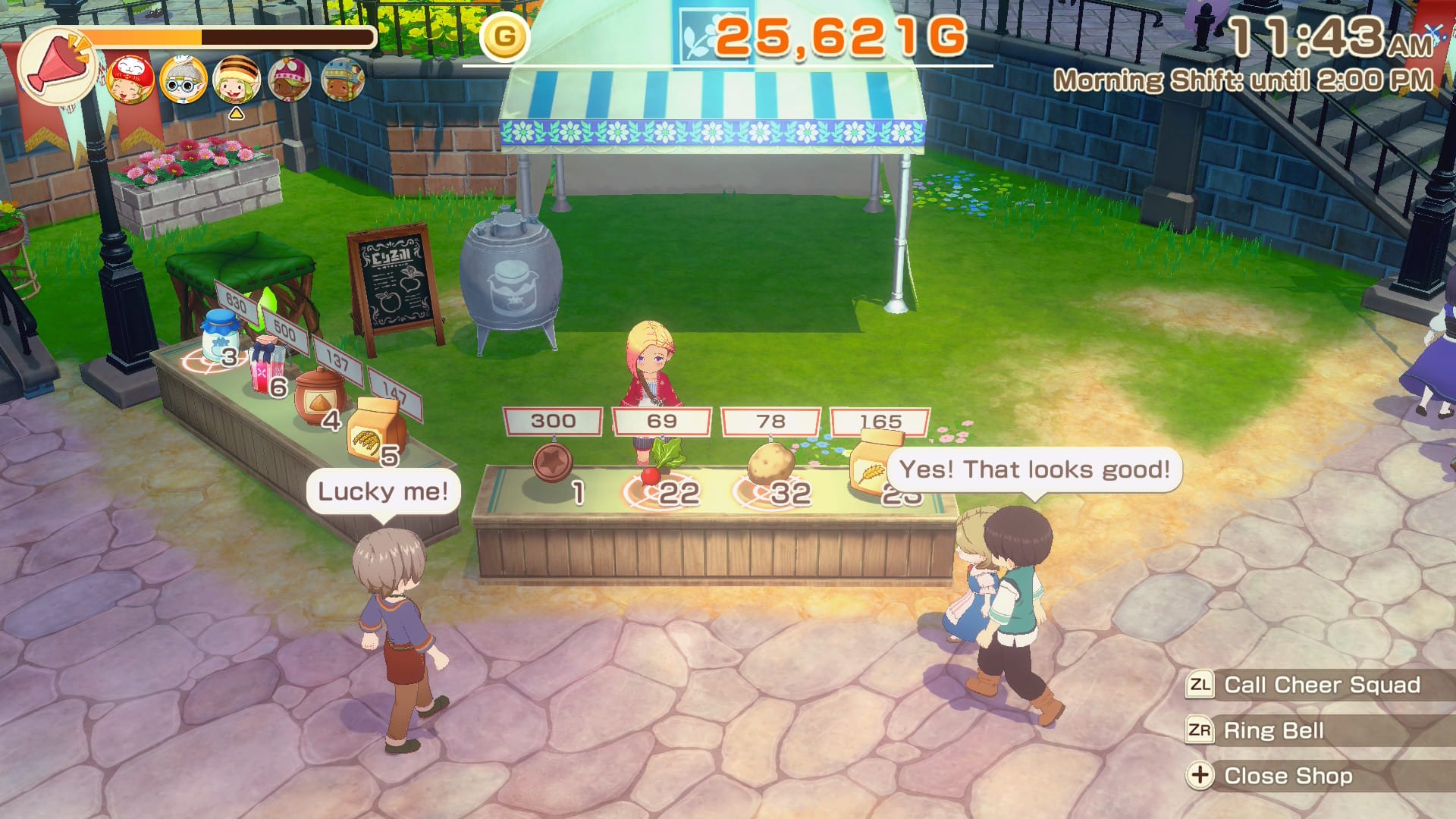1456x819 pixels.
Task: Choose the sprite with blue headdress
Action: (343, 80)
